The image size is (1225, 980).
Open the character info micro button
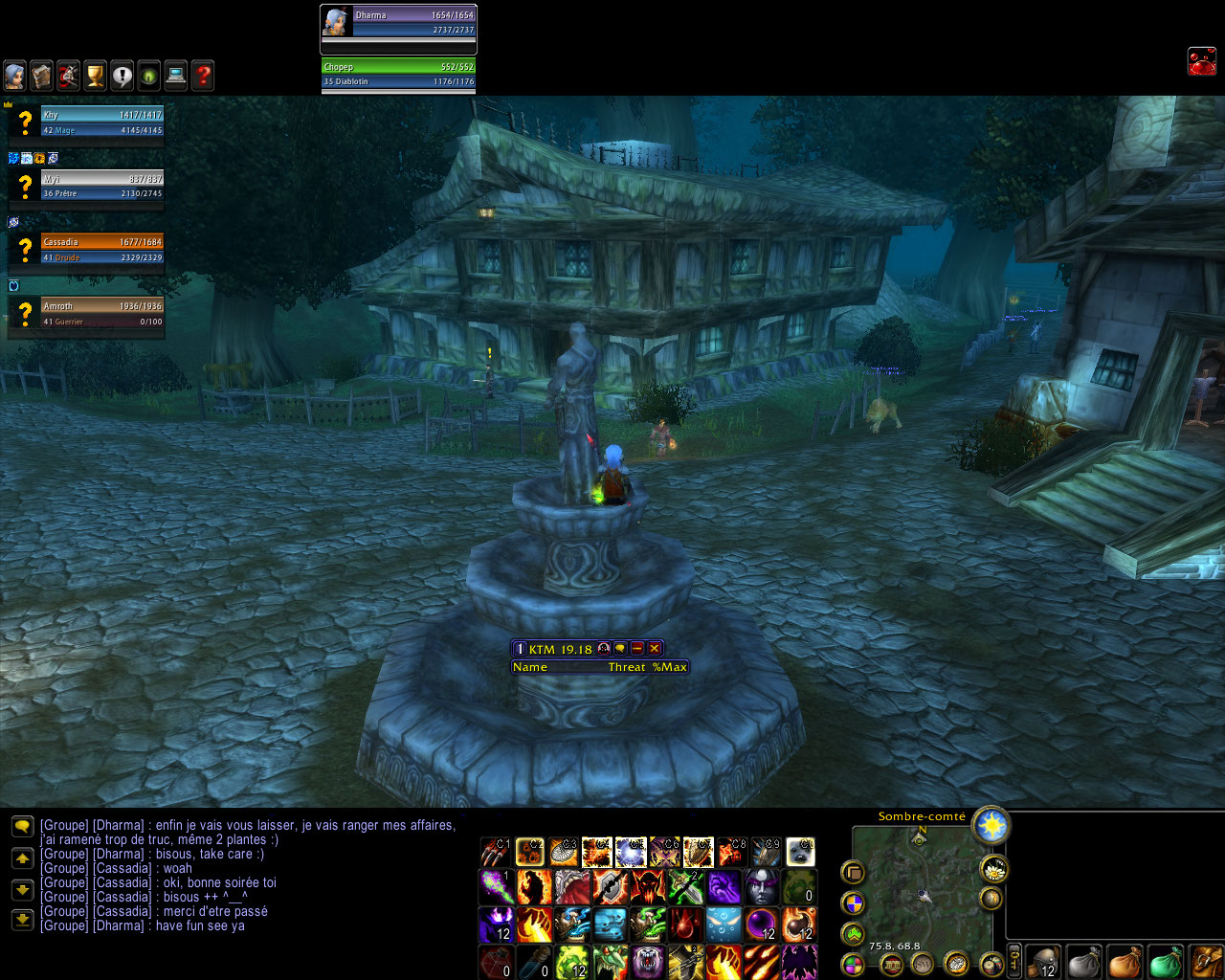point(14,76)
